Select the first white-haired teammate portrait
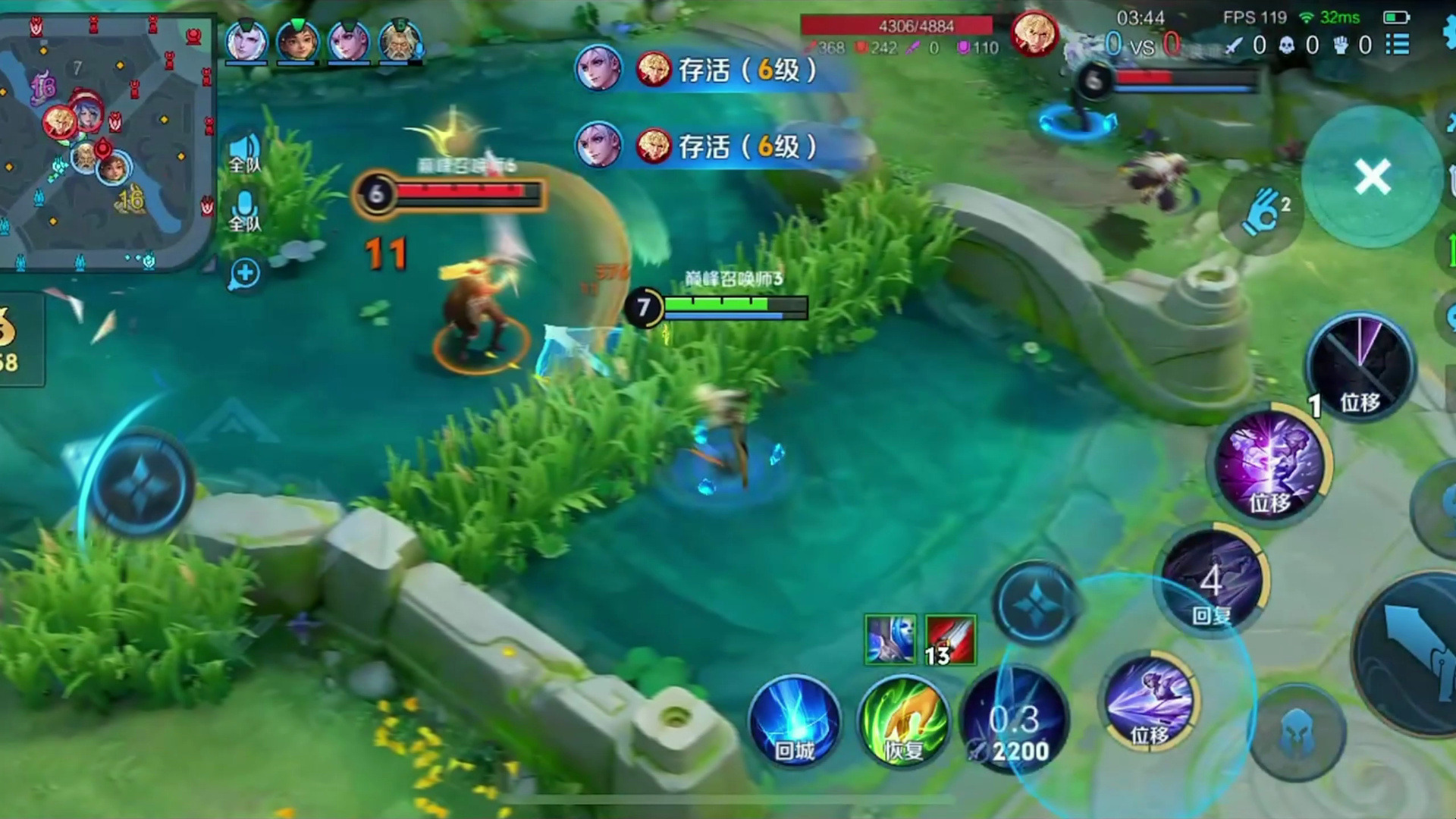Image resolution: width=1456 pixels, height=819 pixels. tap(246, 40)
